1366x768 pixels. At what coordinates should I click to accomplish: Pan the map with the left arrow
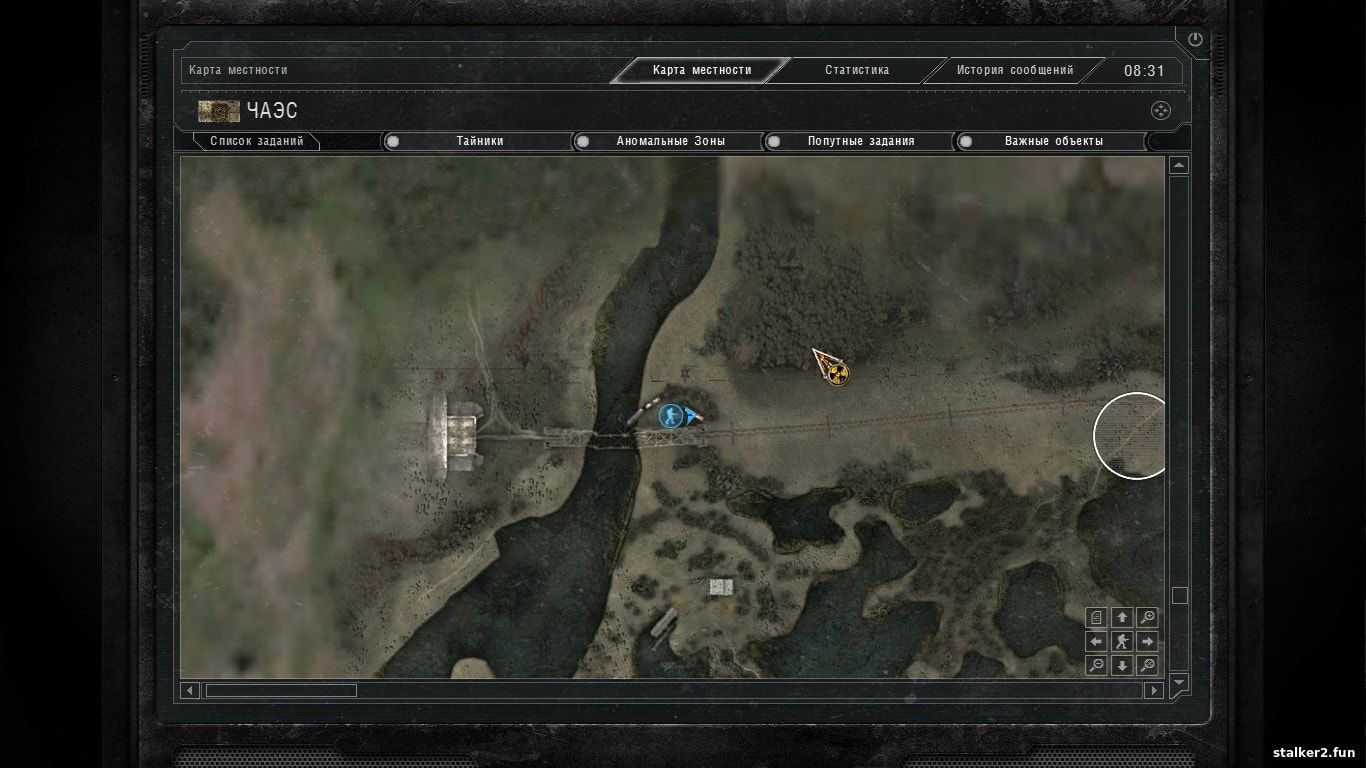pos(1097,641)
